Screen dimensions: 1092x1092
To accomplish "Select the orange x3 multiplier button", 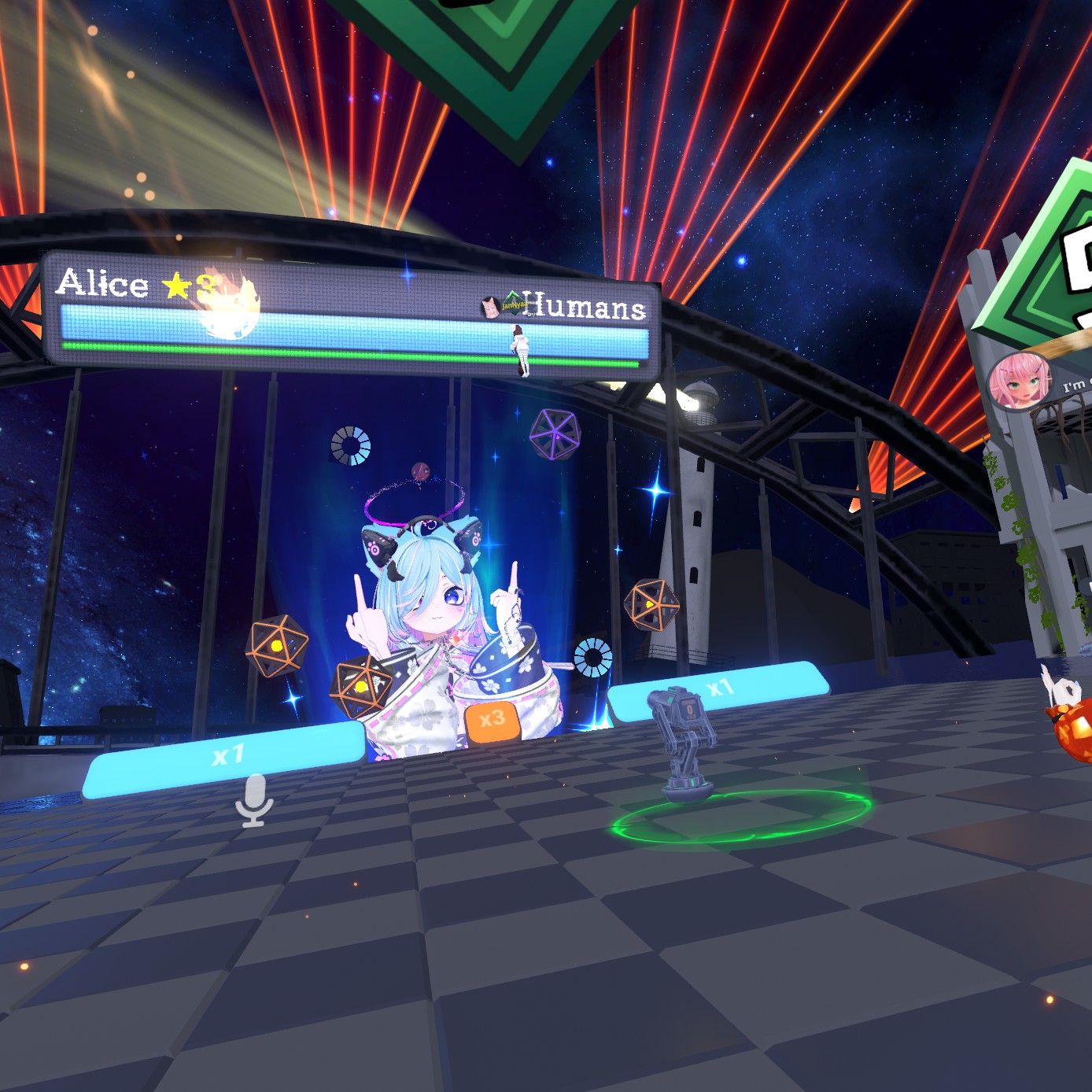I will click(492, 719).
